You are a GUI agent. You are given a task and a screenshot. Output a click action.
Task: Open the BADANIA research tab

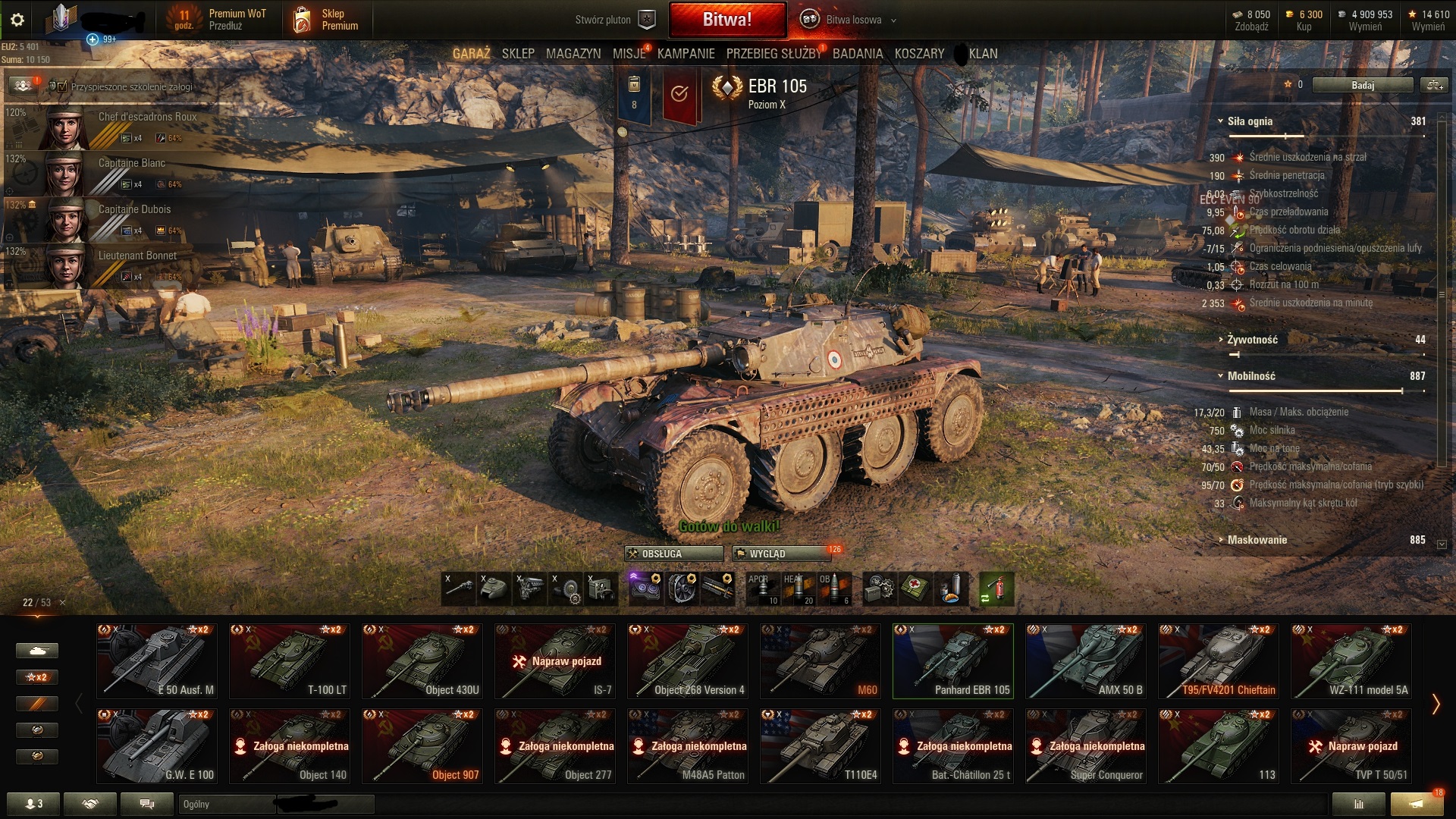858,54
